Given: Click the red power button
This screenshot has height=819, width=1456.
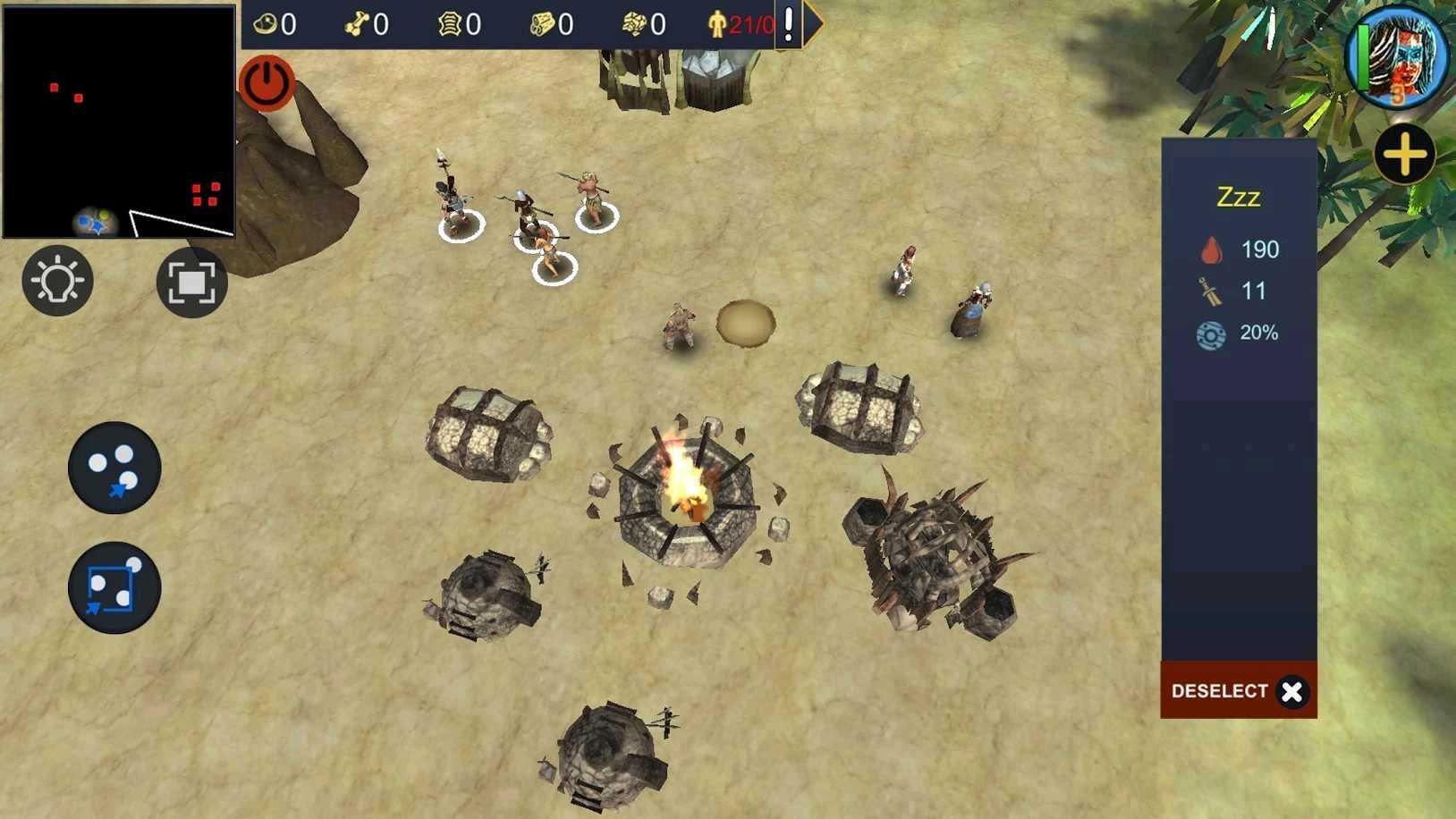Looking at the screenshot, I should pyautogui.click(x=266, y=82).
